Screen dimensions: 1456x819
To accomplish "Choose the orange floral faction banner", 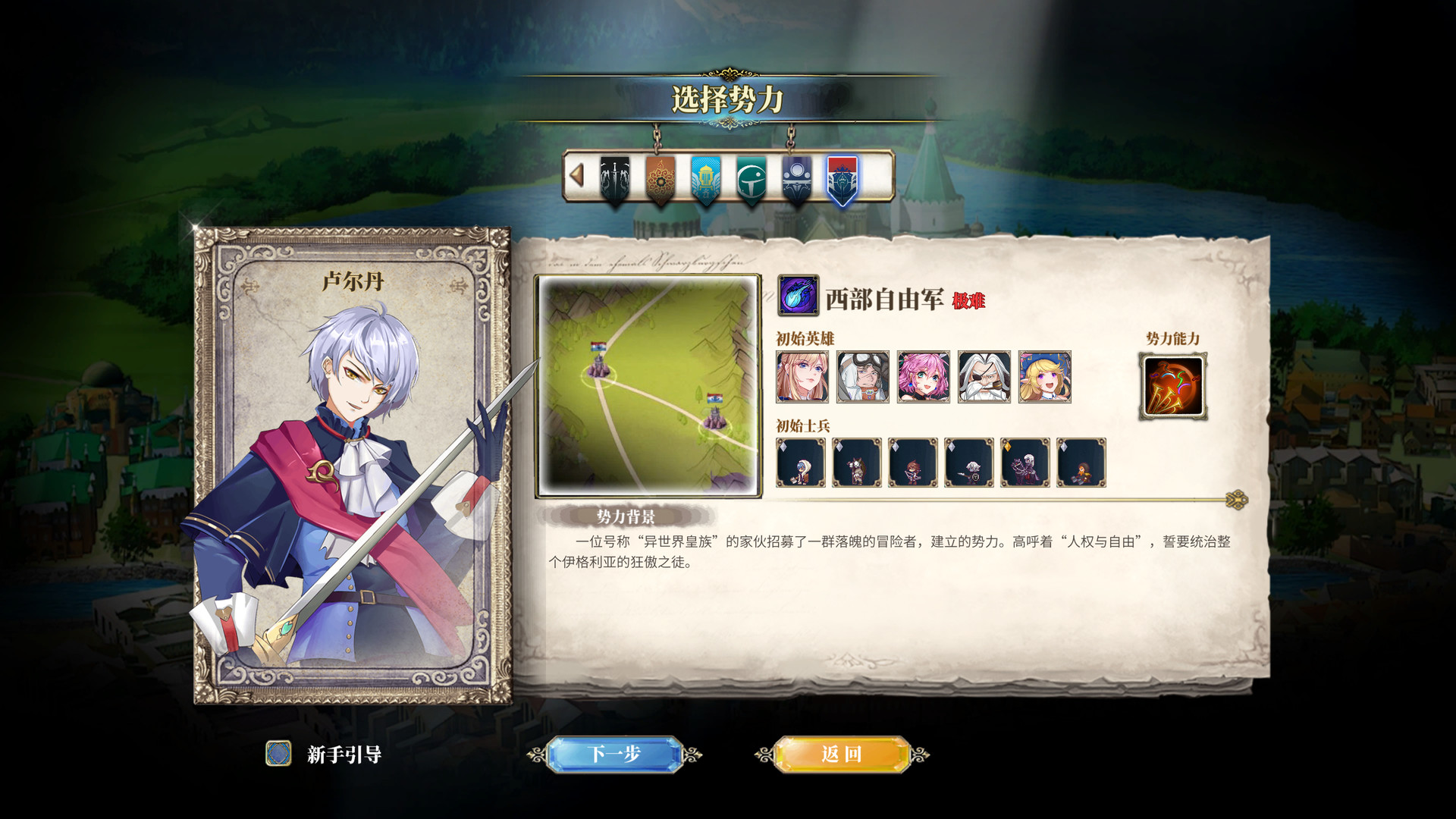I will click(661, 180).
